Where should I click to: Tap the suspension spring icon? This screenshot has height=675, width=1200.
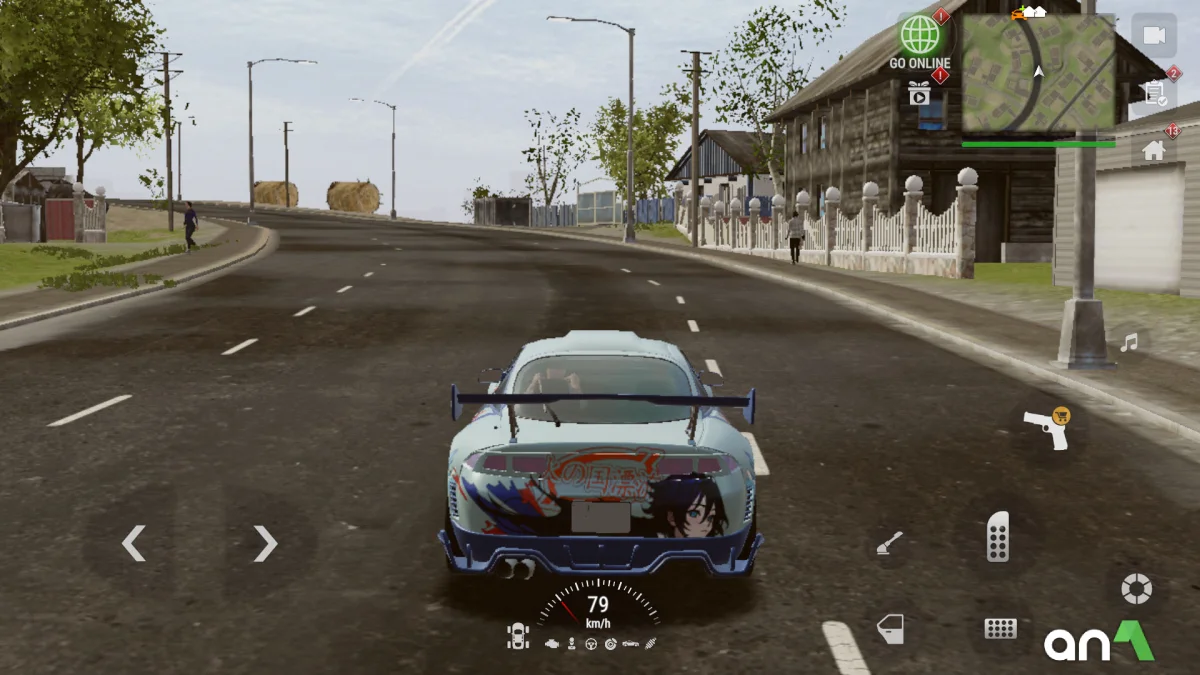click(x=652, y=642)
